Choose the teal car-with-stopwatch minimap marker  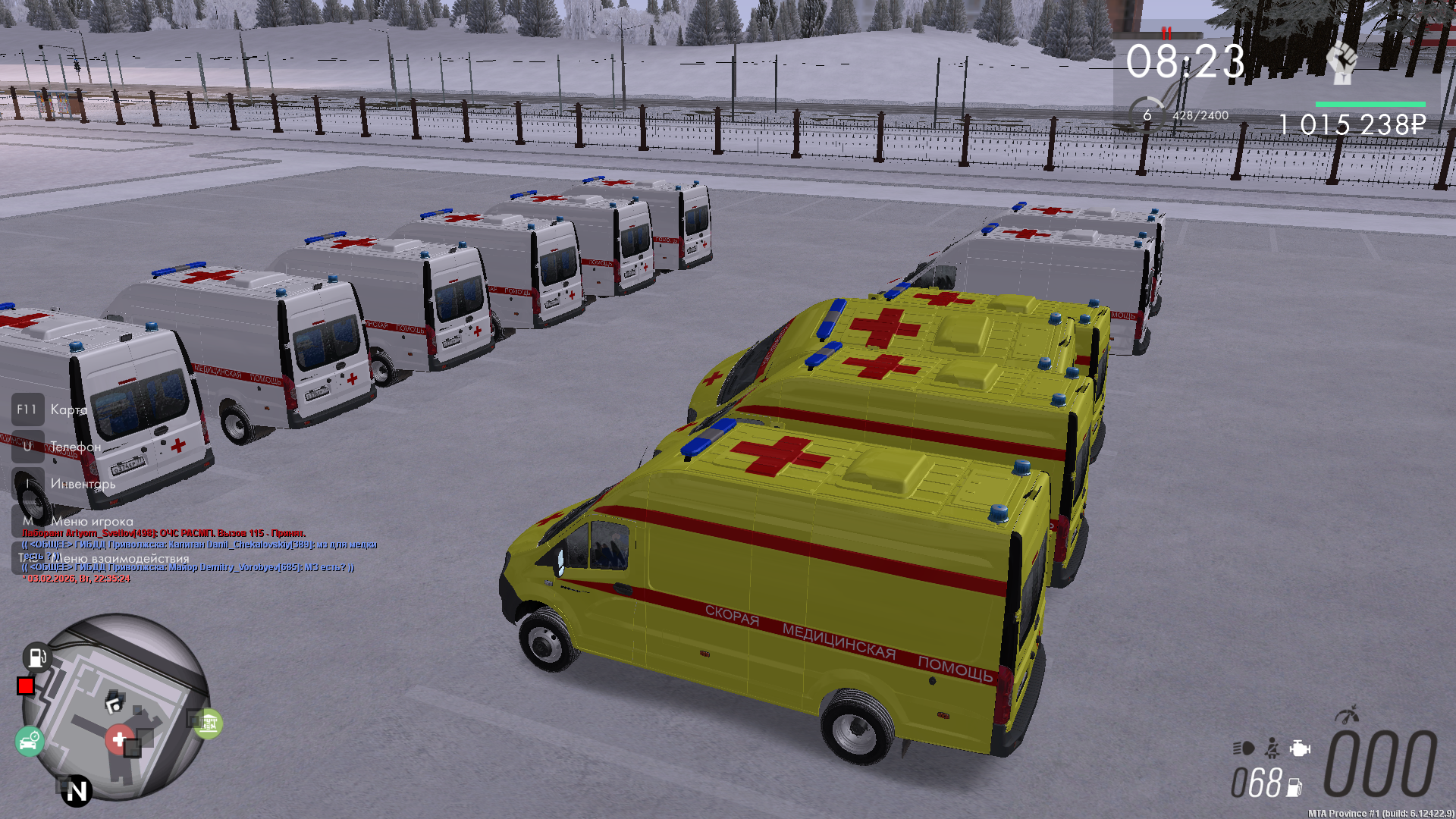(30, 740)
